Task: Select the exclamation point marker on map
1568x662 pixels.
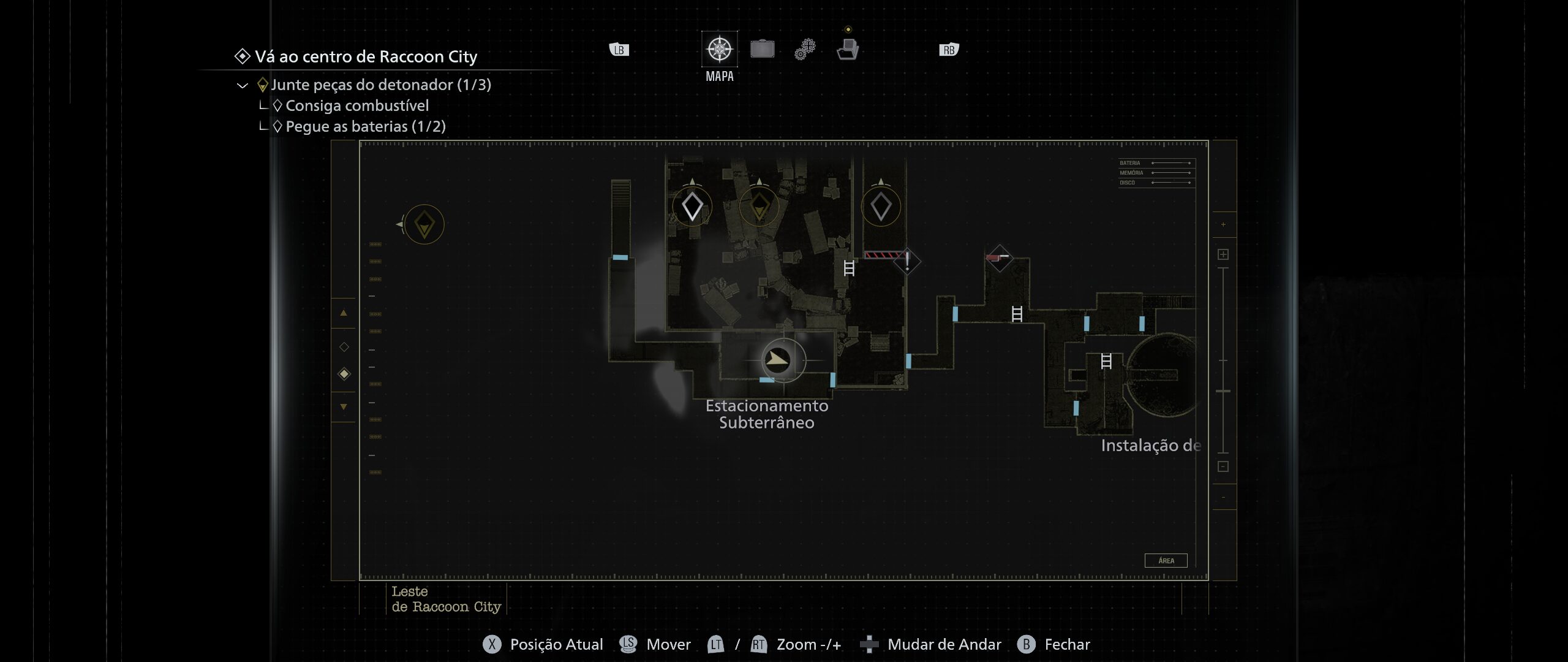Action: pos(907,261)
